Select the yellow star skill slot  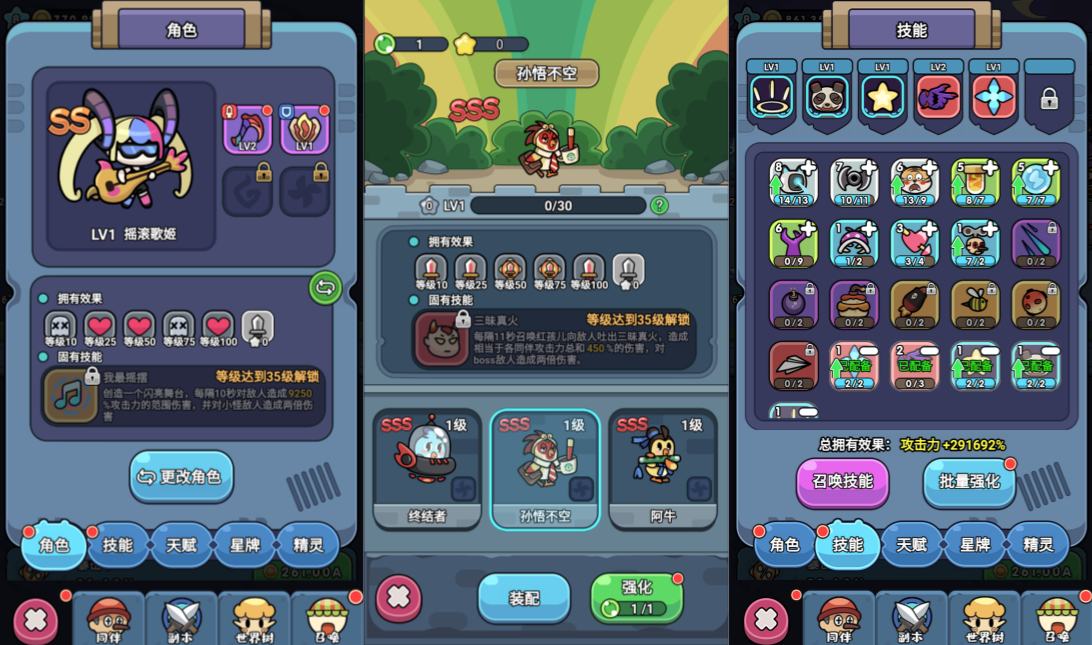pos(883,97)
